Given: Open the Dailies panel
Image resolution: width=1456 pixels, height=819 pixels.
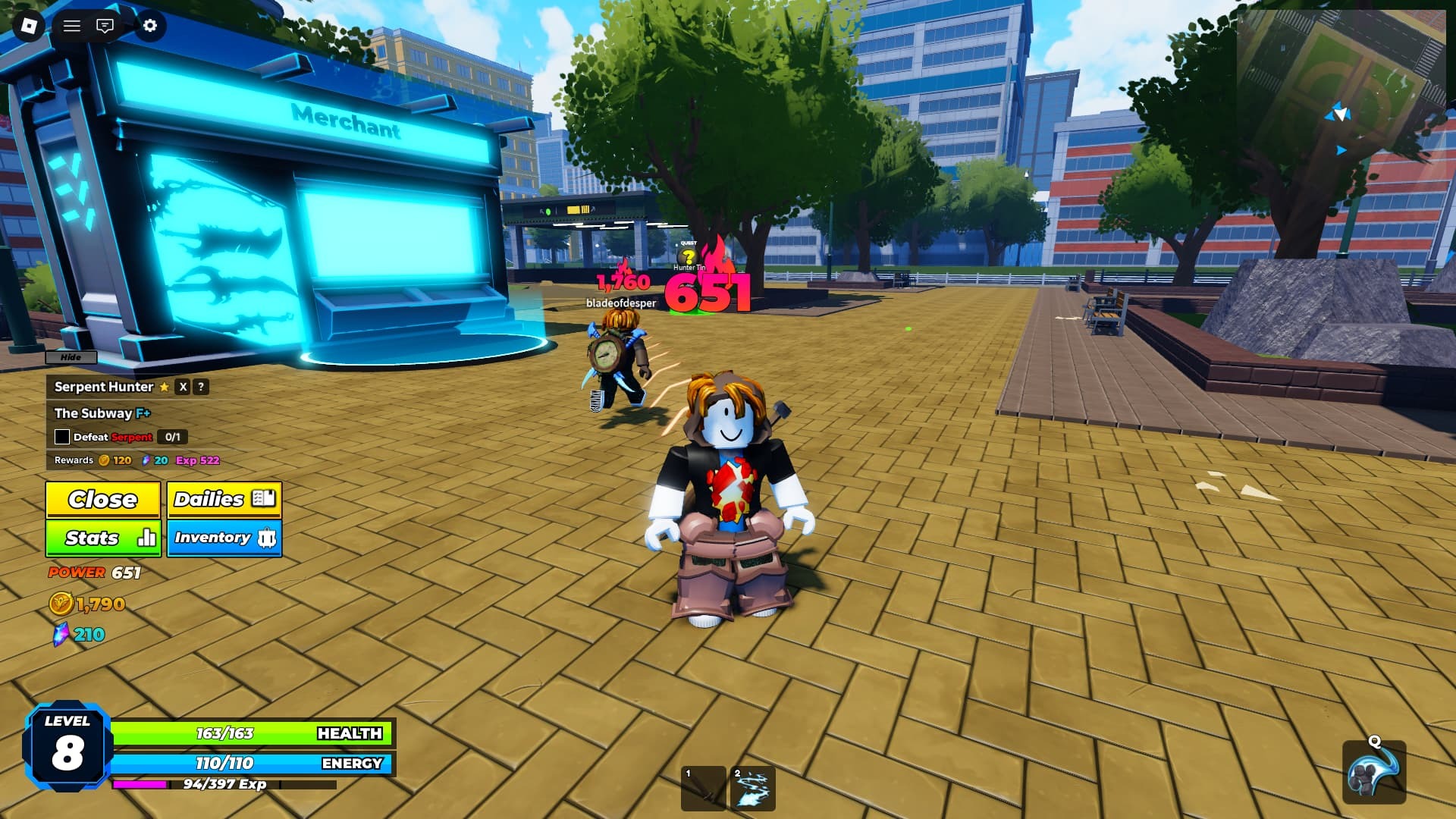Looking at the screenshot, I should [224, 500].
